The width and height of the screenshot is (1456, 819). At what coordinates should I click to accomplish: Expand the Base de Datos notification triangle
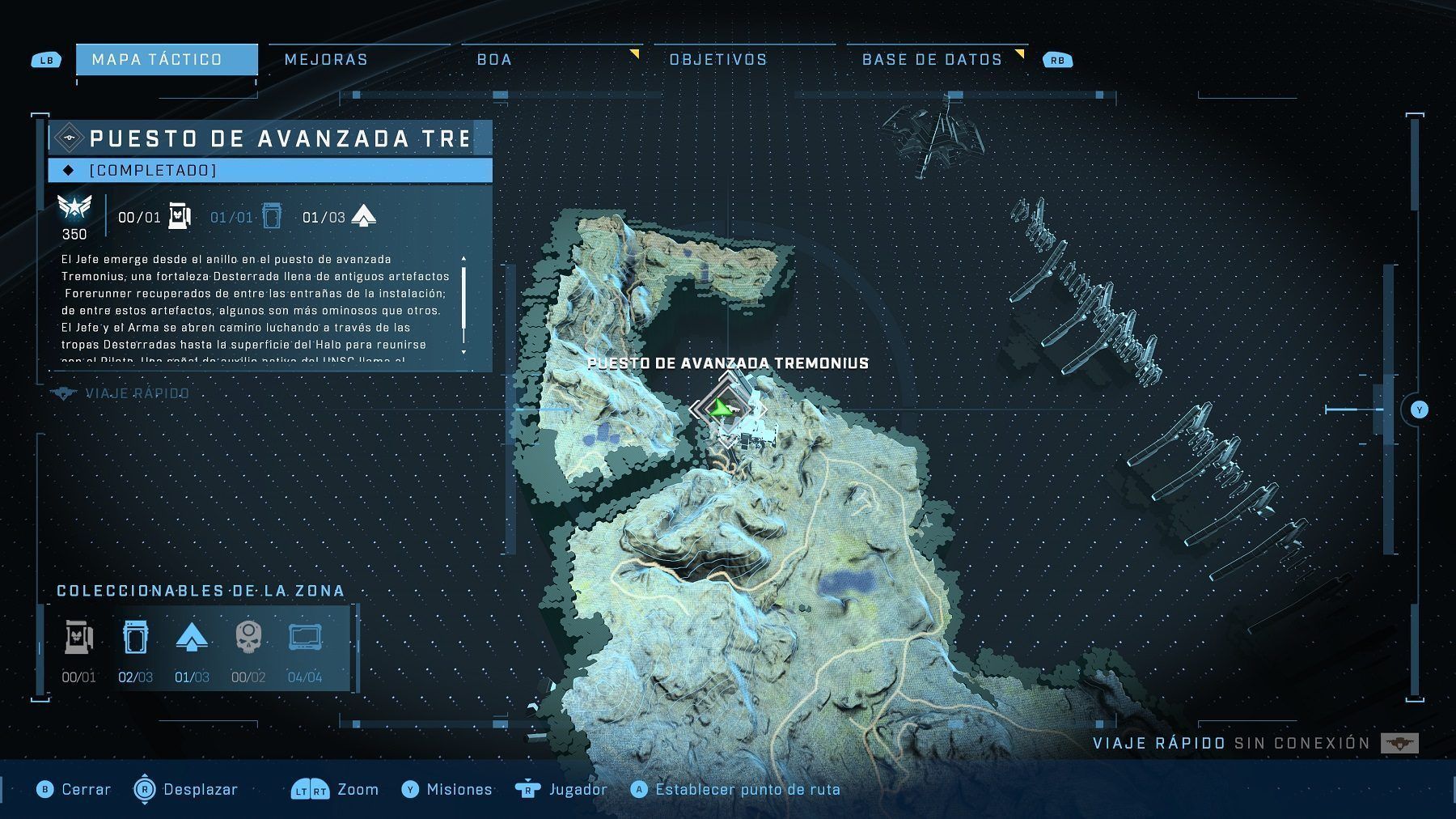pos(1019,52)
